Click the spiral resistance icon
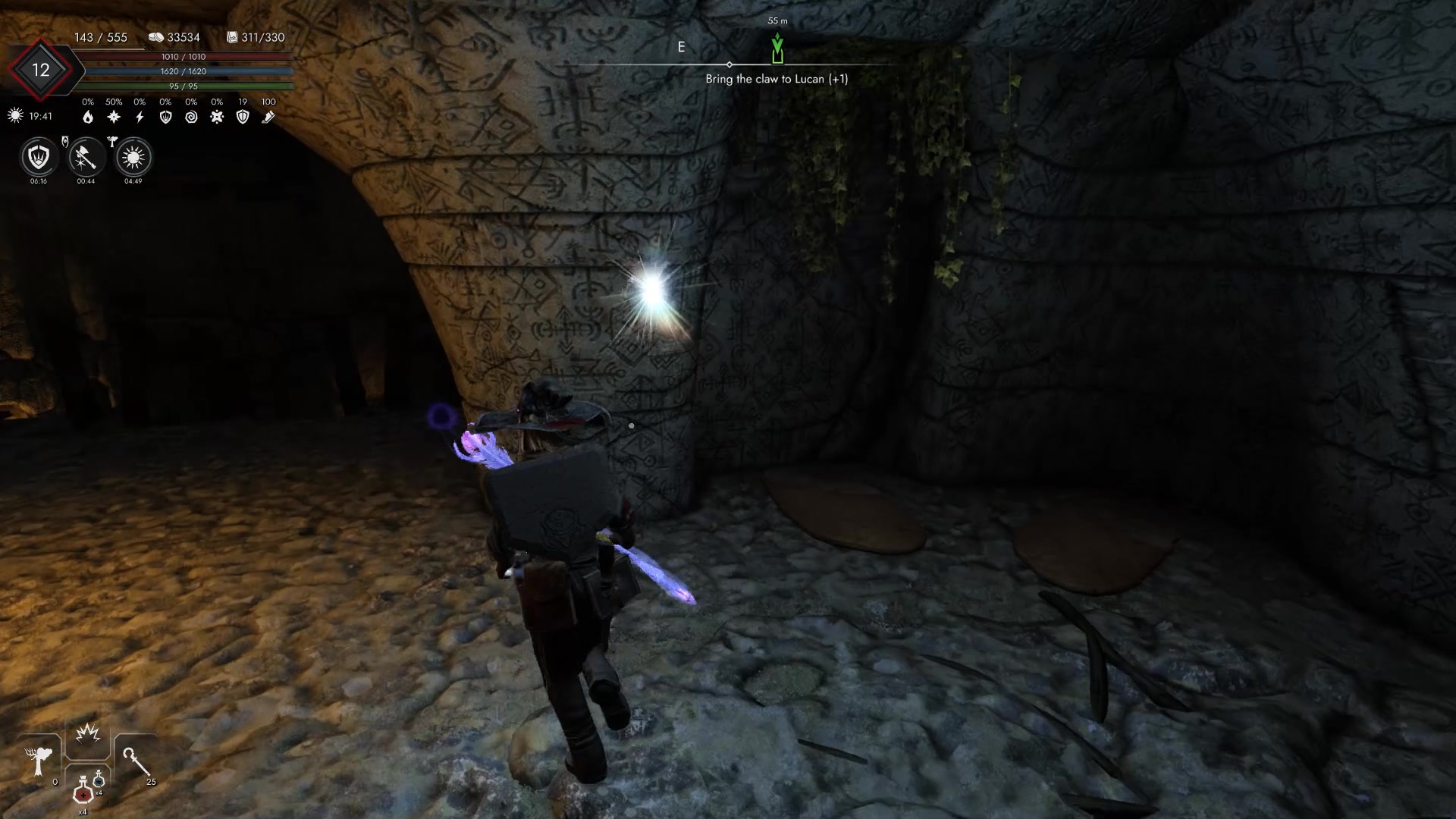Image resolution: width=1456 pixels, height=819 pixels. coord(191,117)
